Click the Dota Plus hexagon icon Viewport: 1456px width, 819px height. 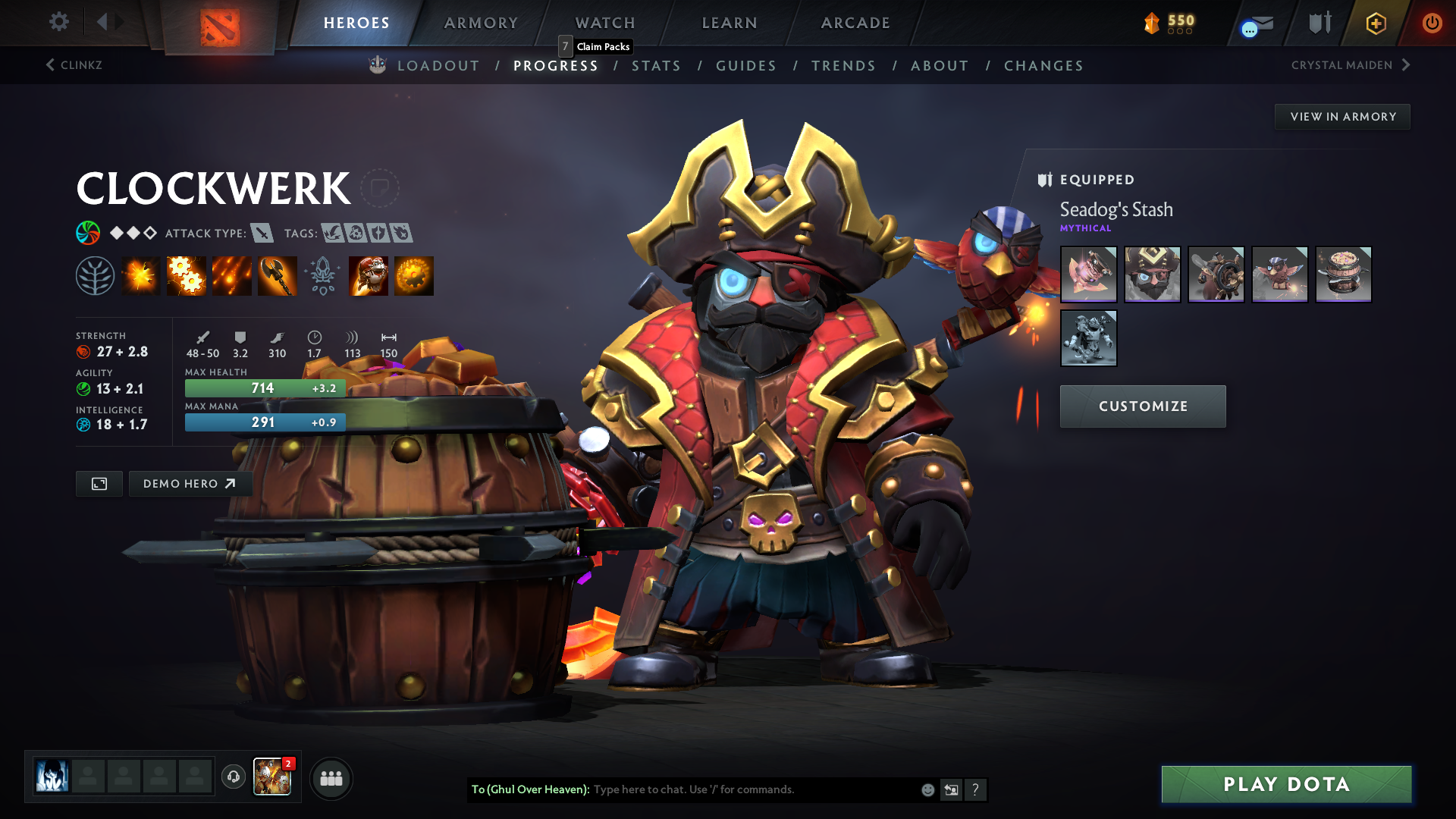coord(1375,24)
